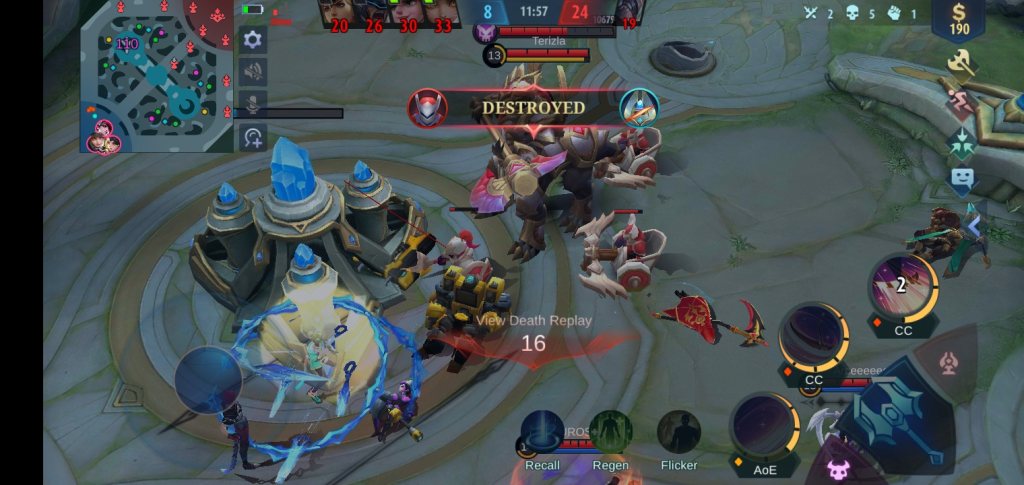Activate the Recall spell
The height and width of the screenshot is (485, 1024).
[542, 434]
